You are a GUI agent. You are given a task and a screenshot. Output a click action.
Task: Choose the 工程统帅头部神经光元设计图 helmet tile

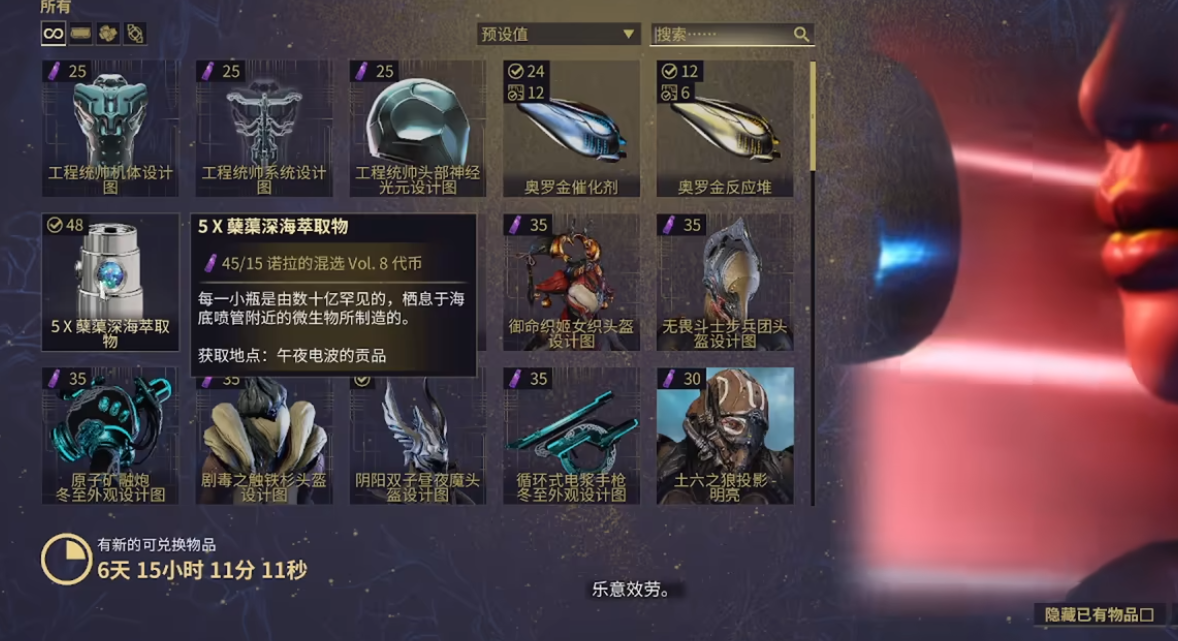pyautogui.click(x=418, y=128)
